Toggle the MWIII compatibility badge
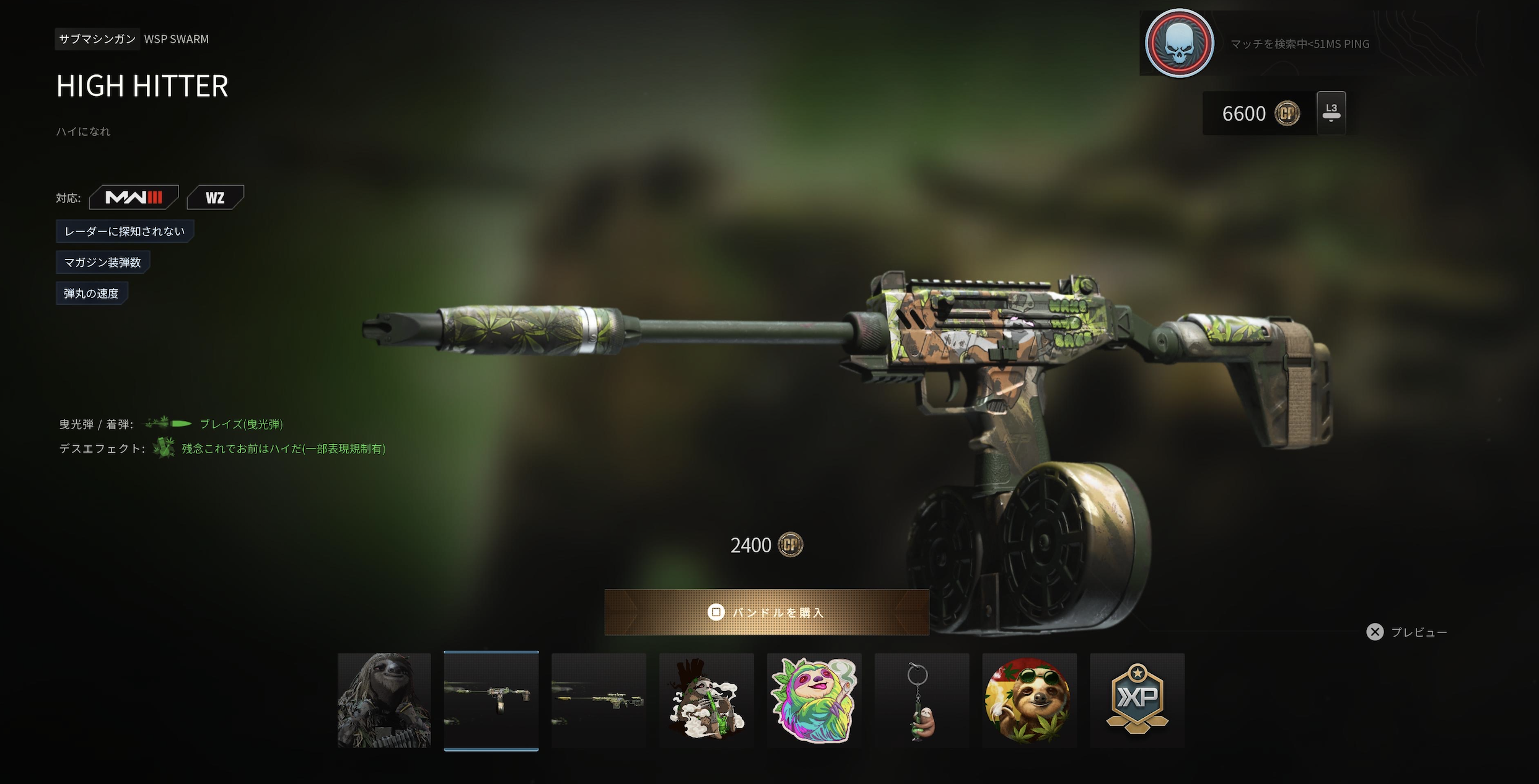This screenshot has height=784, width=1539. pyautogui.click(x=134, y=197)
